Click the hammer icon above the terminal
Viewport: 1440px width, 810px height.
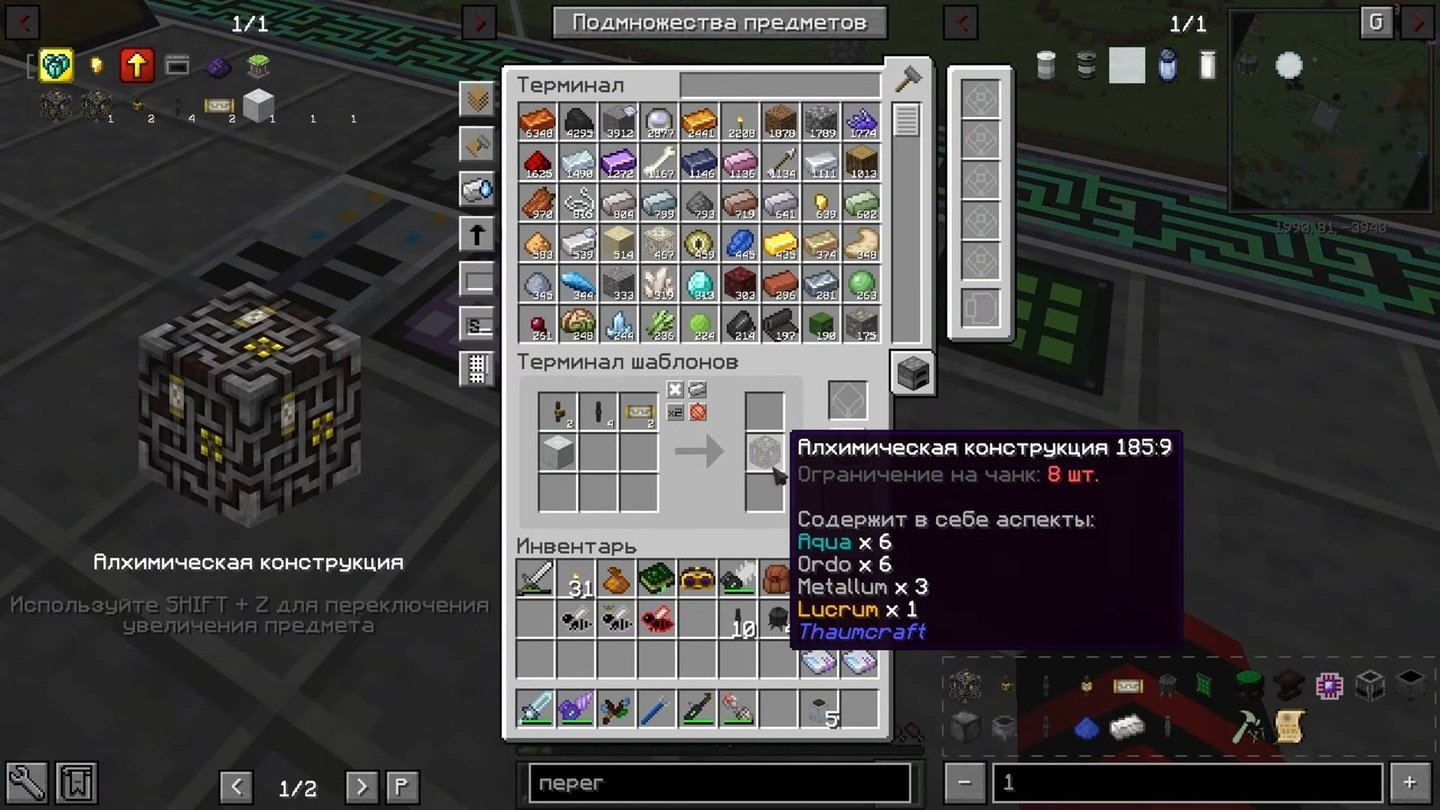909,76
